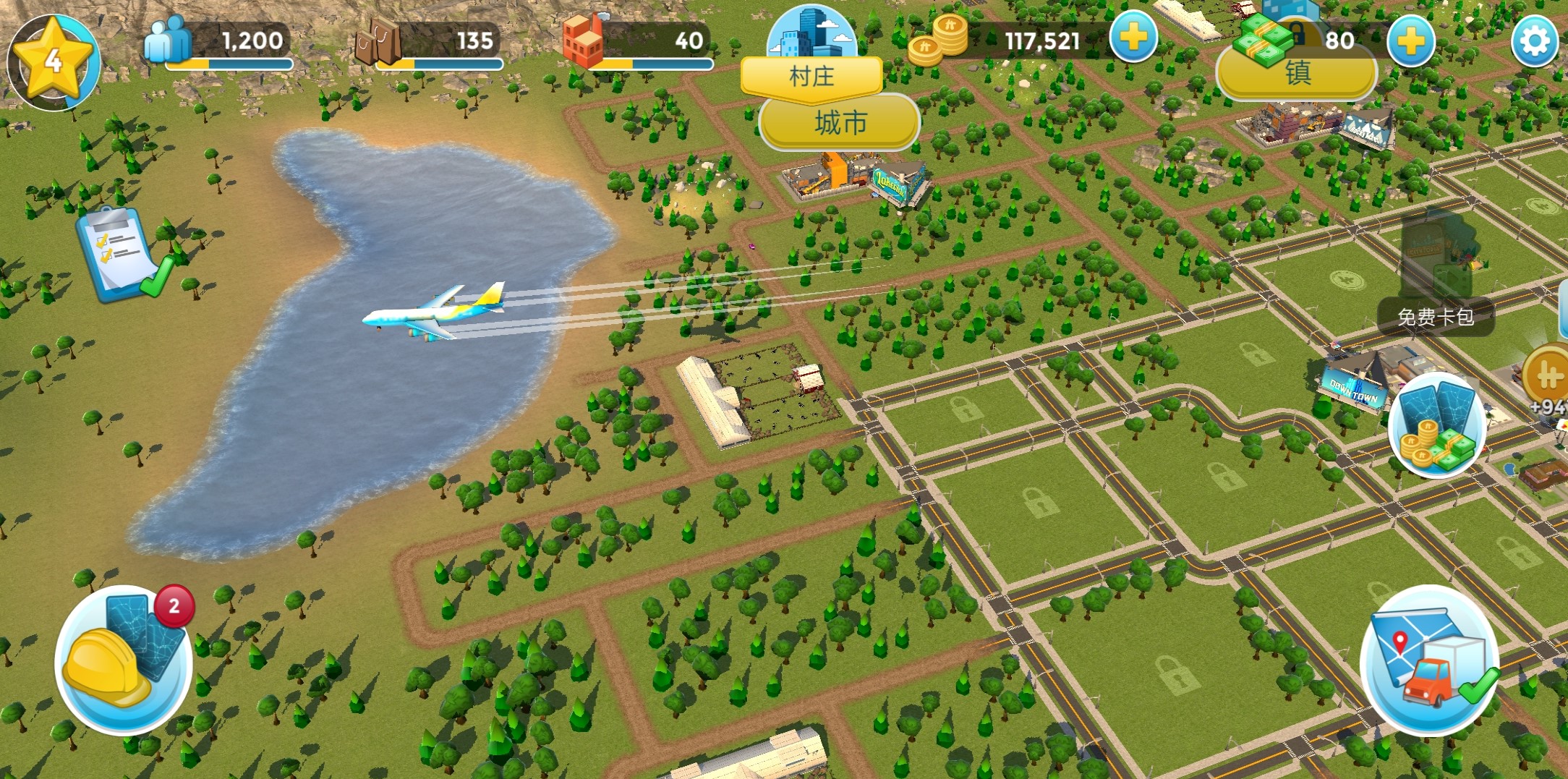Open the clipboard task checklist
This screenshot has width=1568, height=779.
click(x=123, y=255)
